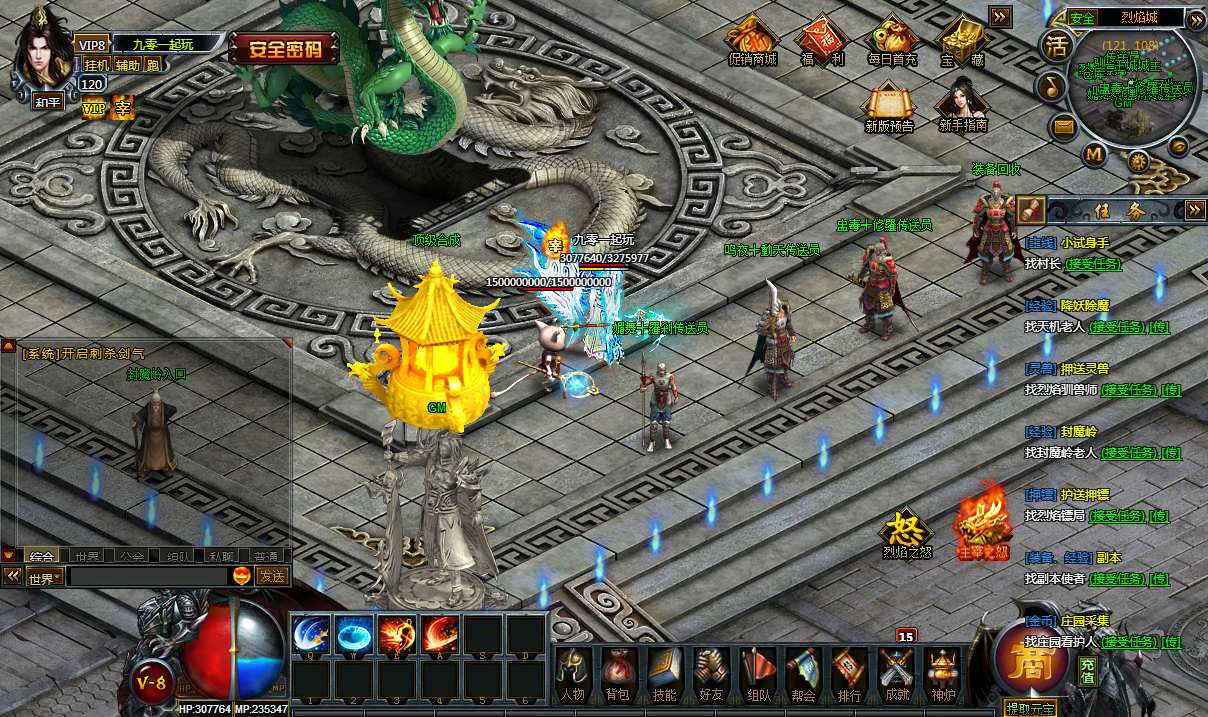
Task: Click the 发送 send chat button
Action: pos(272,576)
